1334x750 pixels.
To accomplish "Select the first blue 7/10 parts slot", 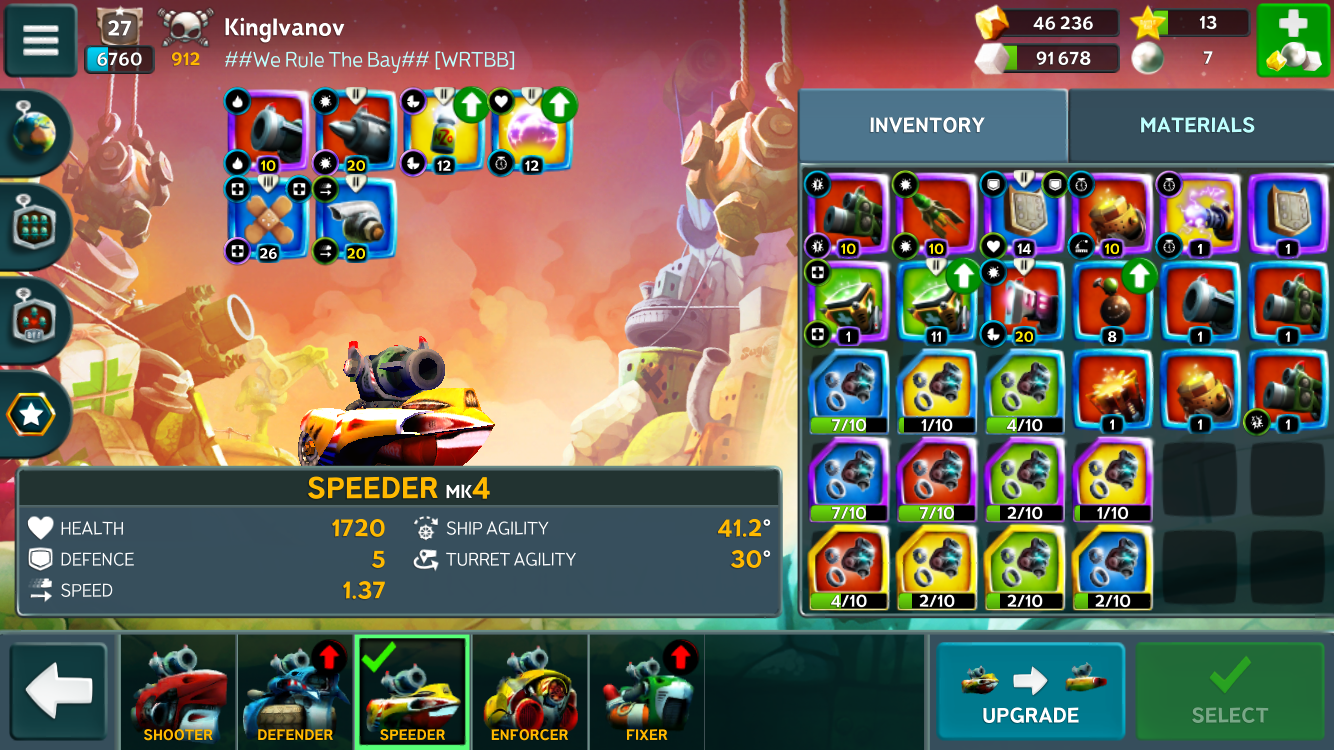I will coord(847,391).
